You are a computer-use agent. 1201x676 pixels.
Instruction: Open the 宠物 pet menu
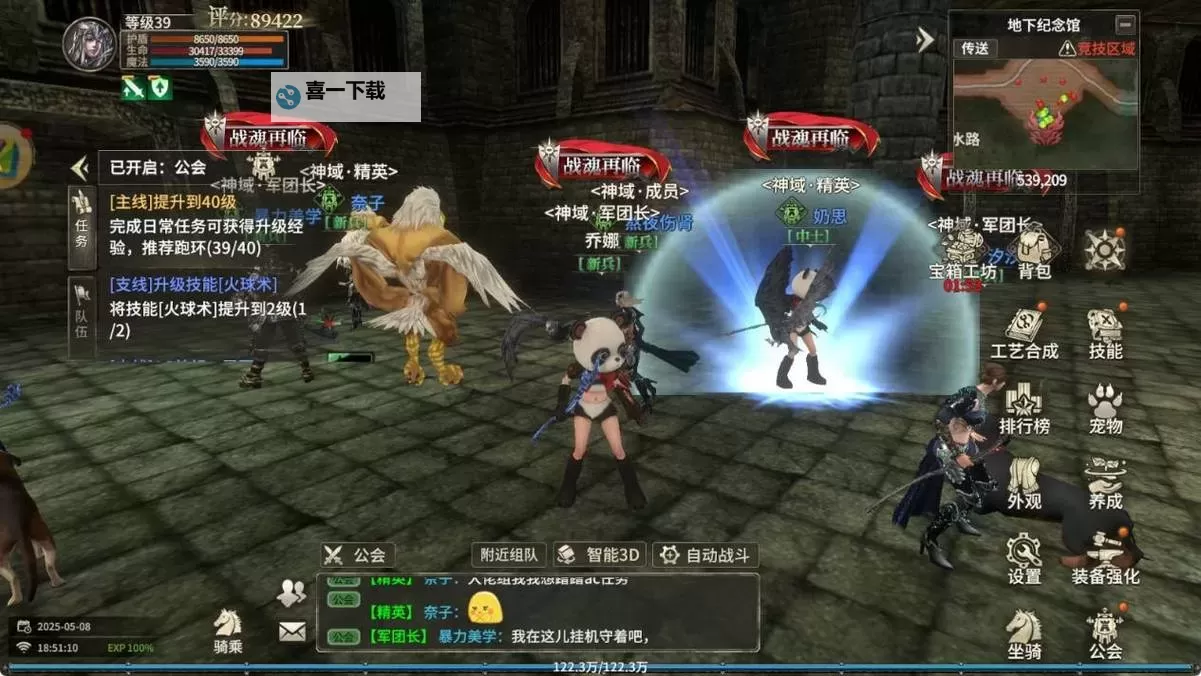(1105, 408)
